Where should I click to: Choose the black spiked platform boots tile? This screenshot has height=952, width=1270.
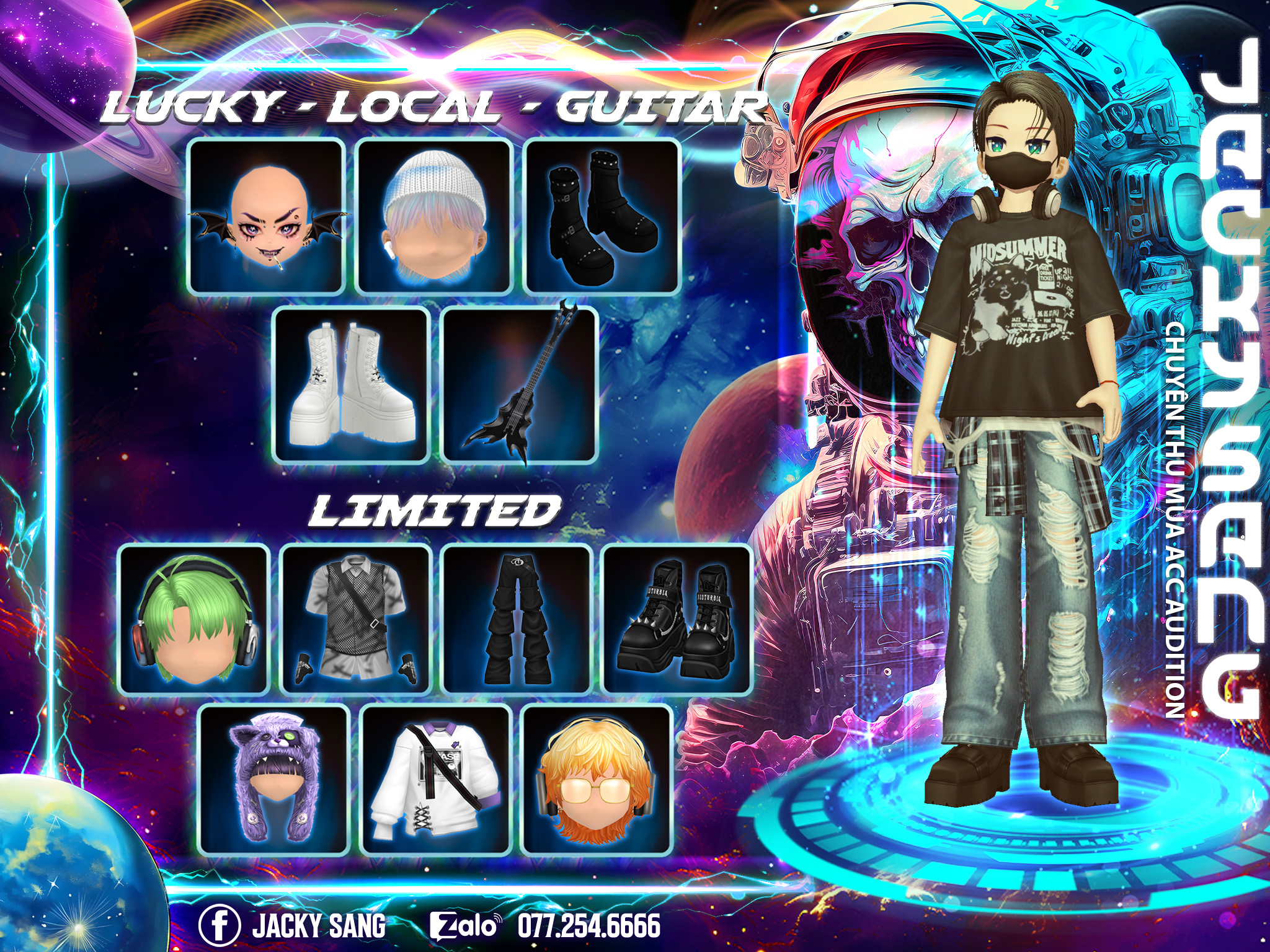tap(678, 619)
